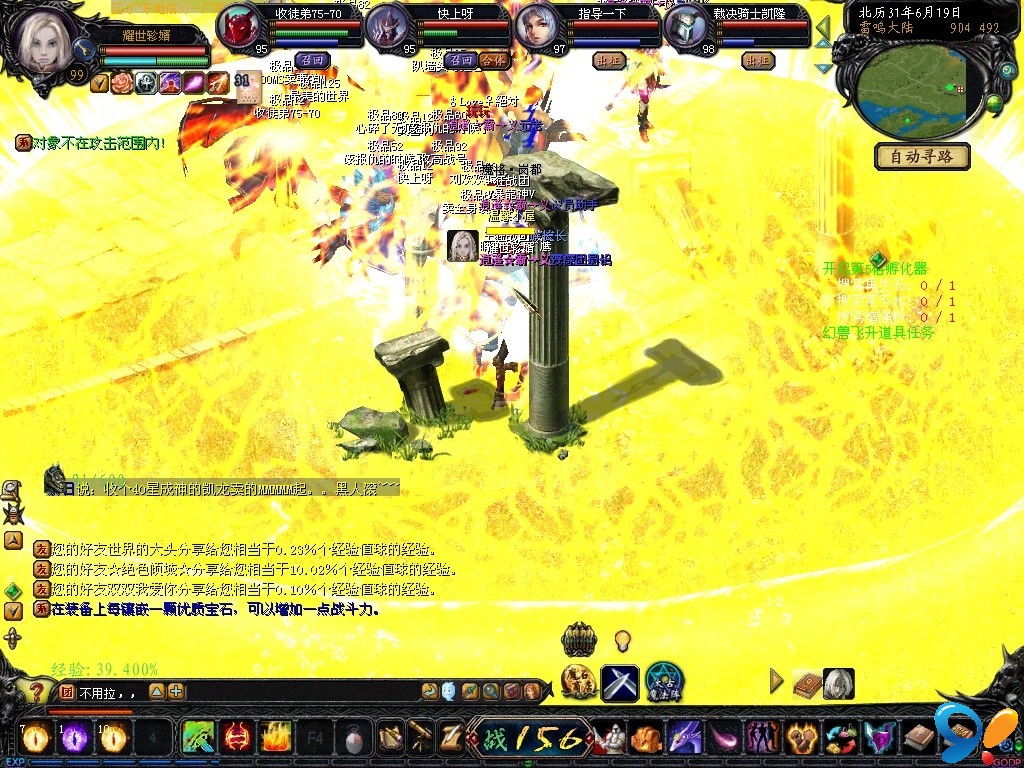Screen dimensions: 1024x768
Task: Open the 开启蛋孵化器 quest tracker entry
Action: 875,269
